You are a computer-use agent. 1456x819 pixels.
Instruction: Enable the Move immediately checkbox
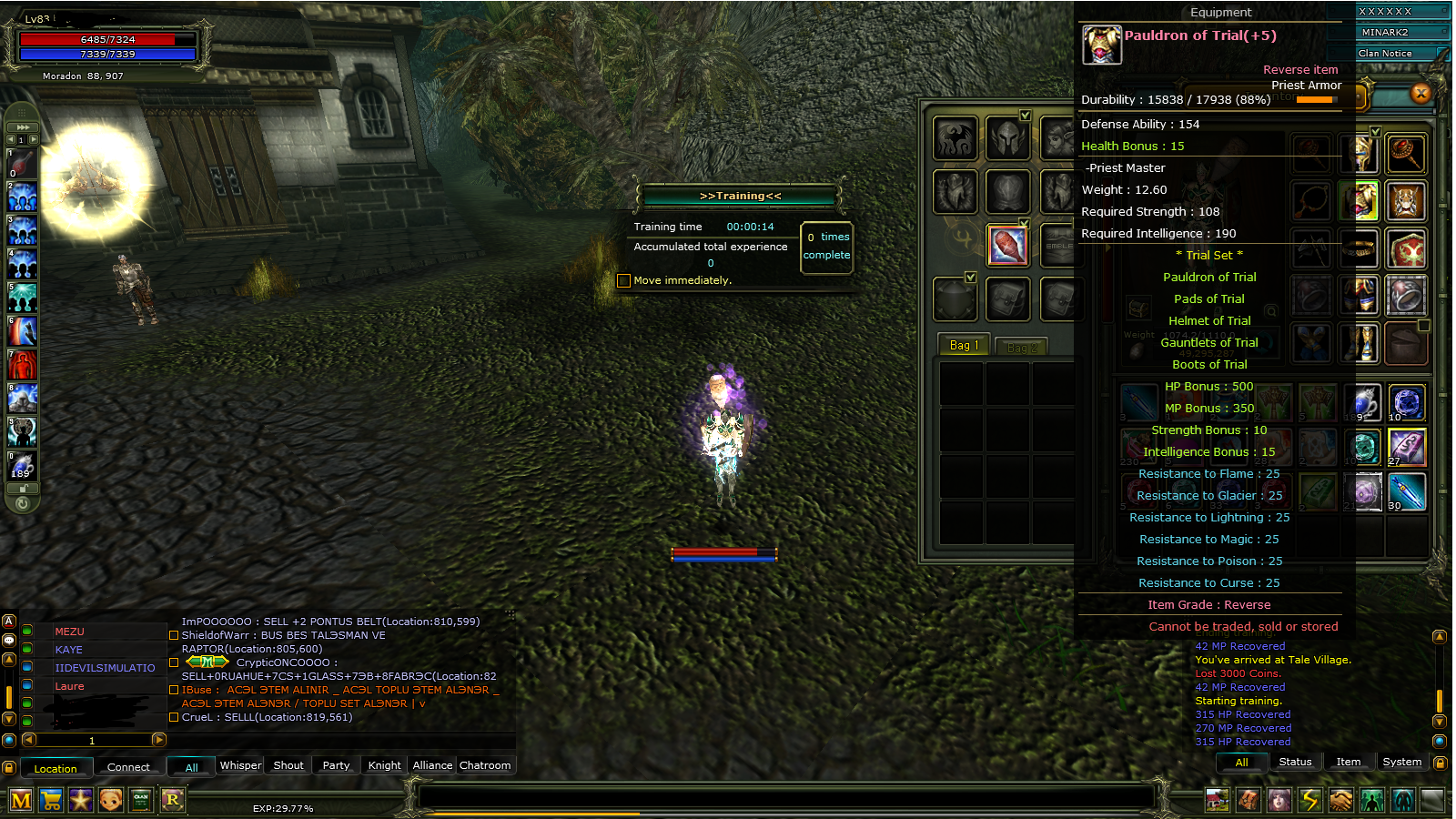click(x=624, y=280)
